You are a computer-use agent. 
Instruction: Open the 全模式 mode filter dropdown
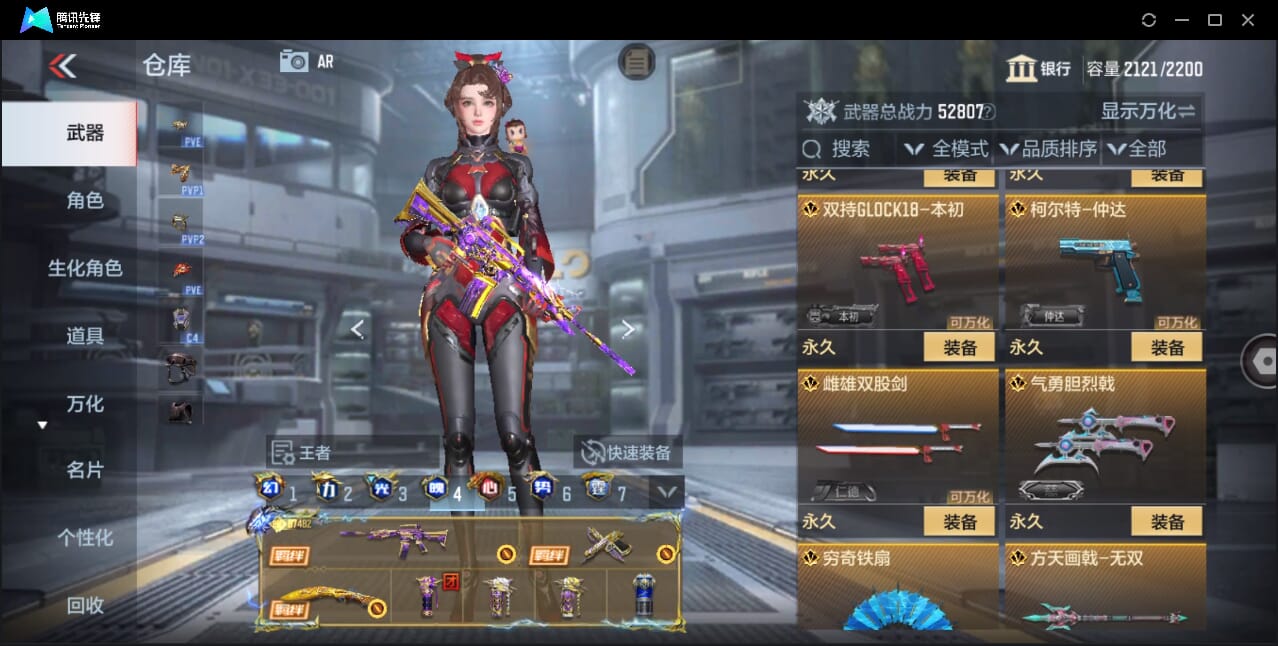(x=946, y=149)
